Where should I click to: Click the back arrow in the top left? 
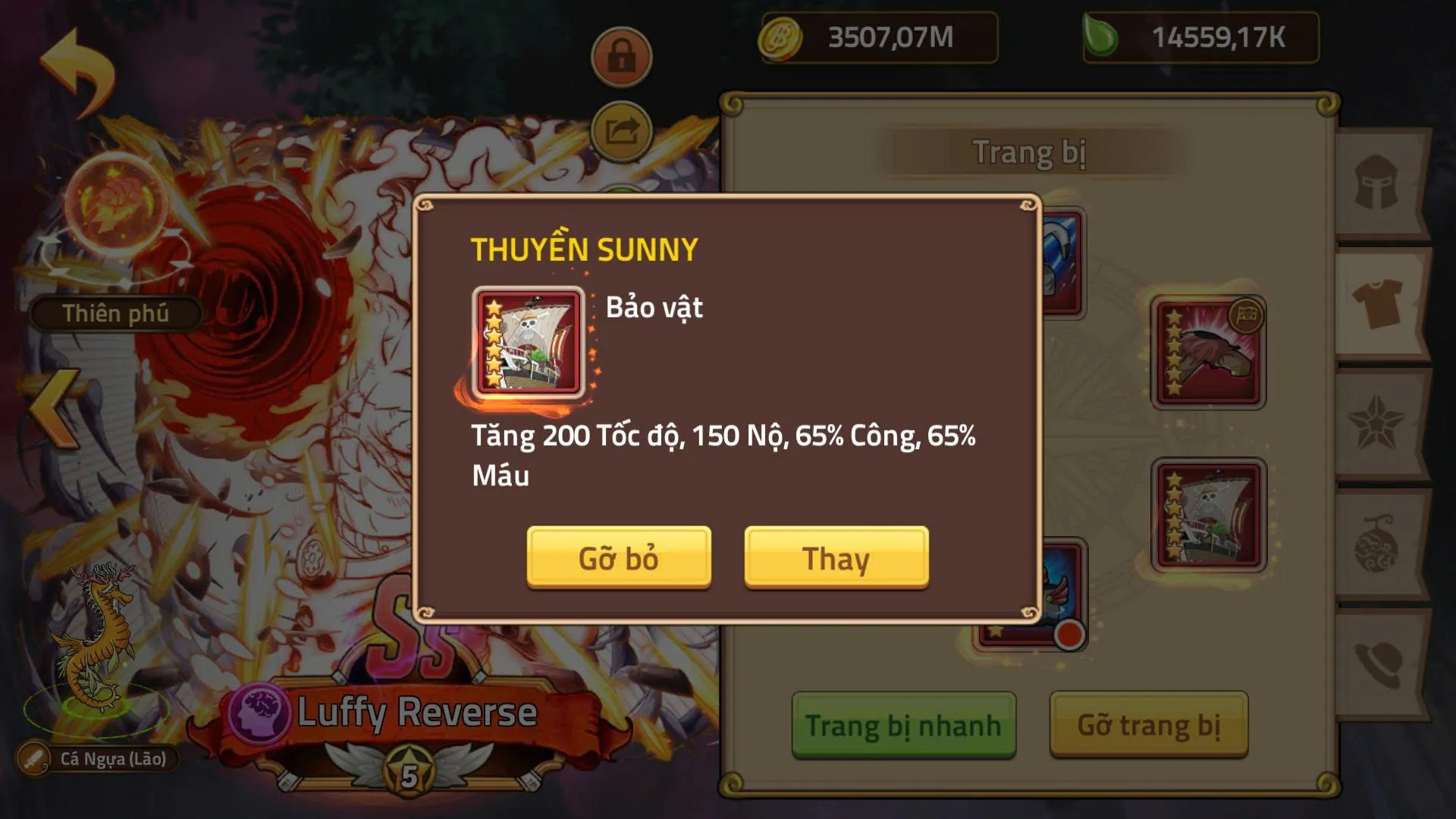76,64
